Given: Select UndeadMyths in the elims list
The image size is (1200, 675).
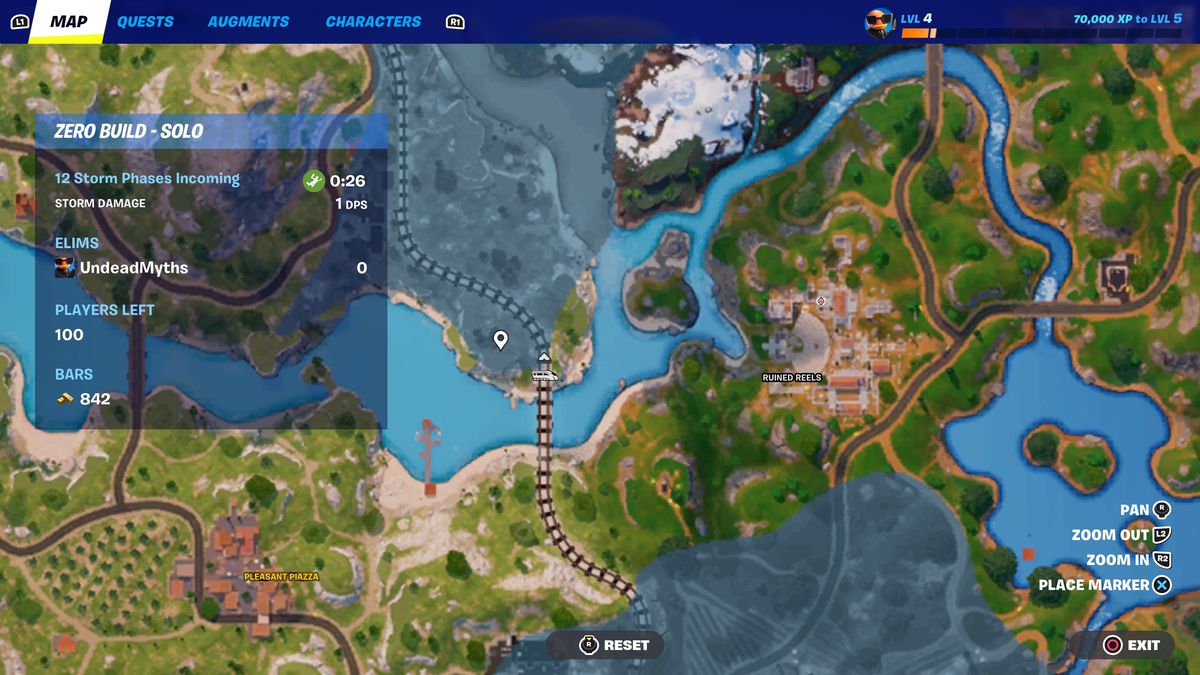Looking at the screenshot, I should pos(133,268).
